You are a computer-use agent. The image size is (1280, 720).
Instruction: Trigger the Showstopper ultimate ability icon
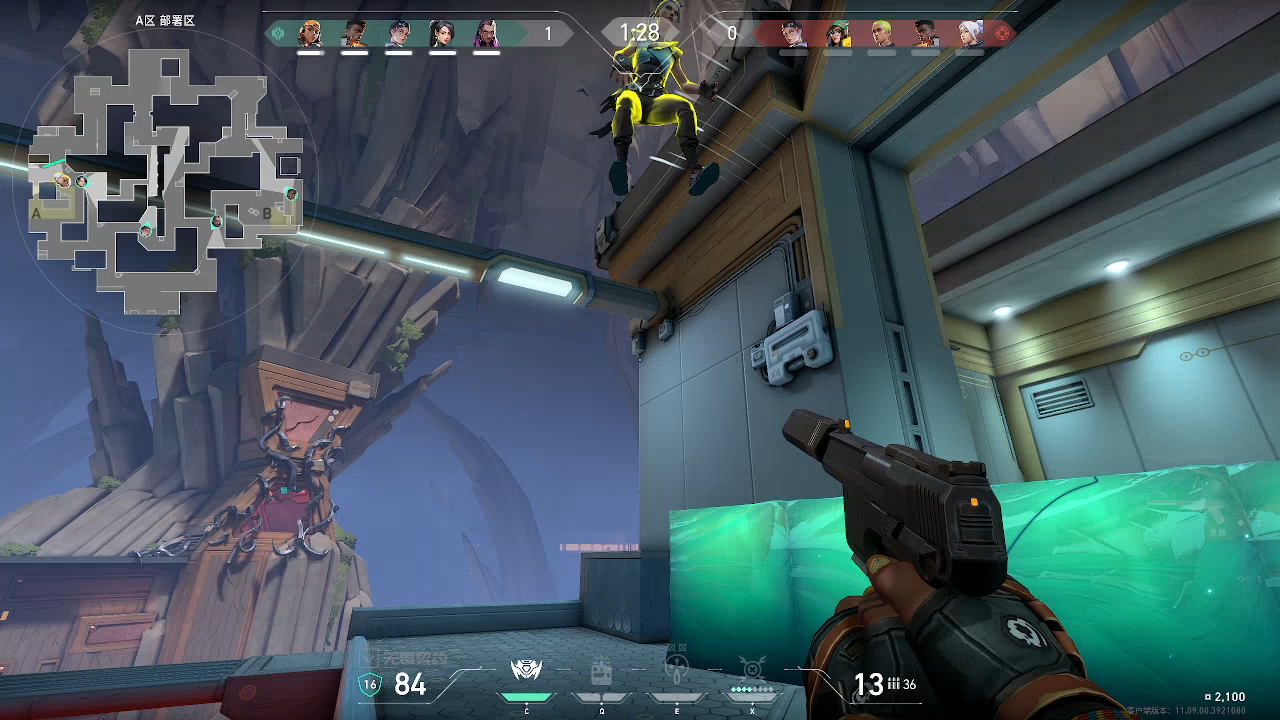[751, 668]
